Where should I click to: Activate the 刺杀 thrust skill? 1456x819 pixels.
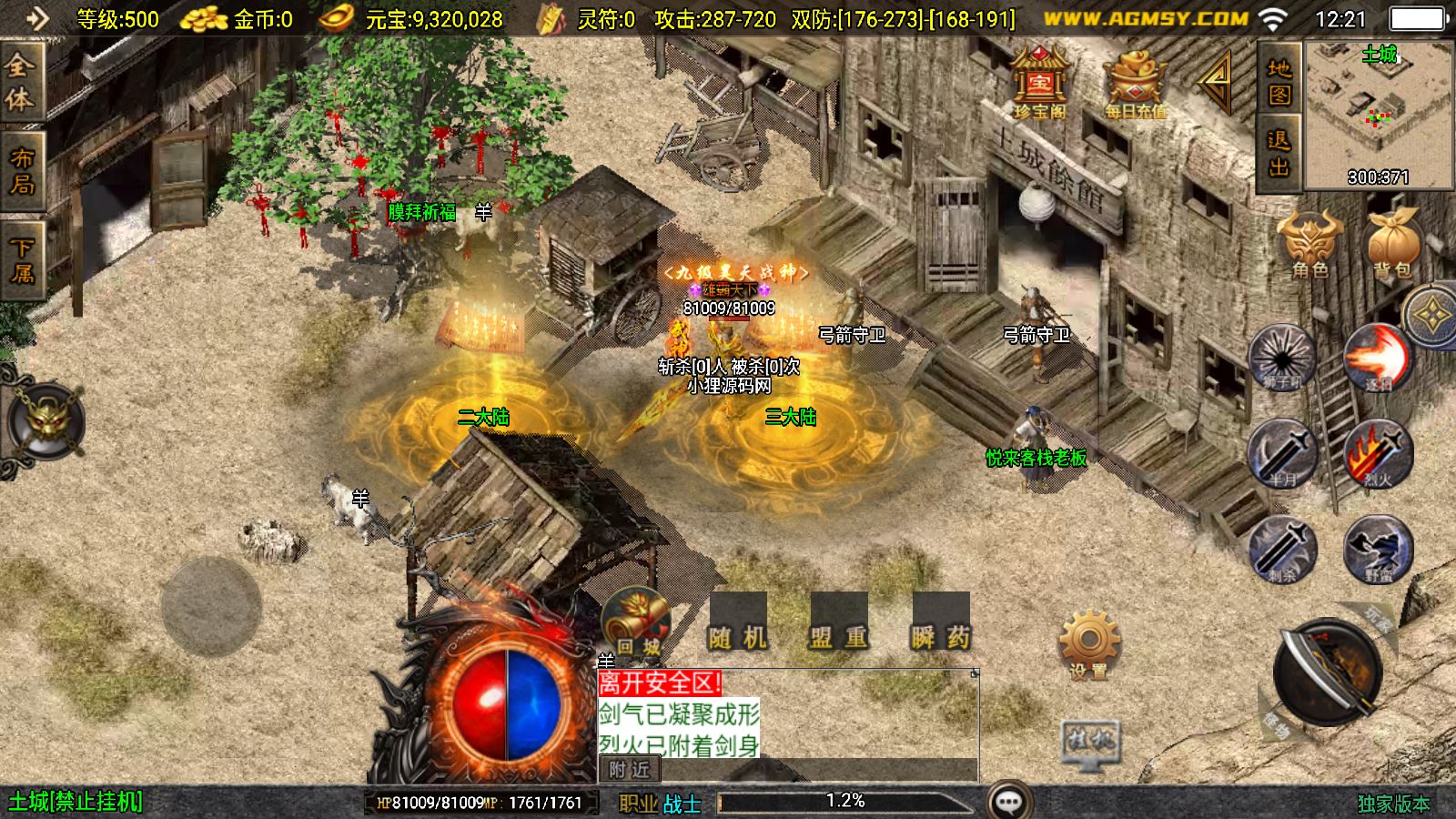(1282, 549)
